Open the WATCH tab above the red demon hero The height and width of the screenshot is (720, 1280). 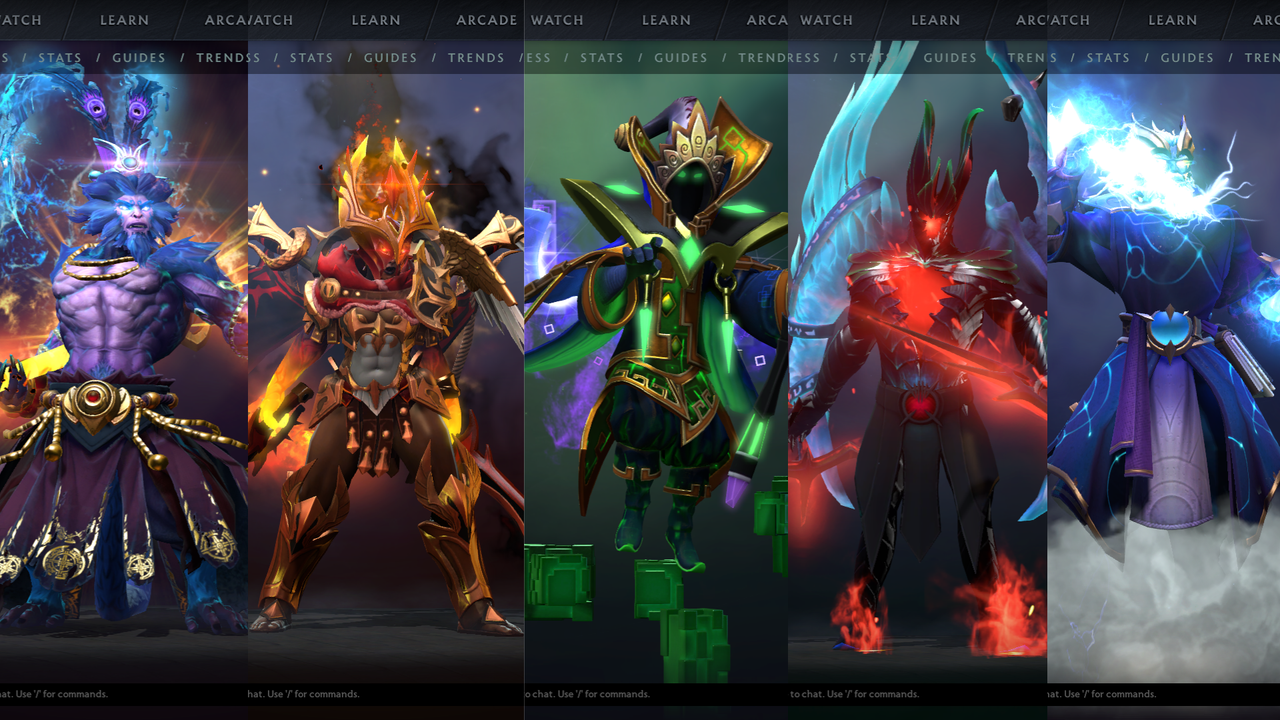(x=826, y=20)
